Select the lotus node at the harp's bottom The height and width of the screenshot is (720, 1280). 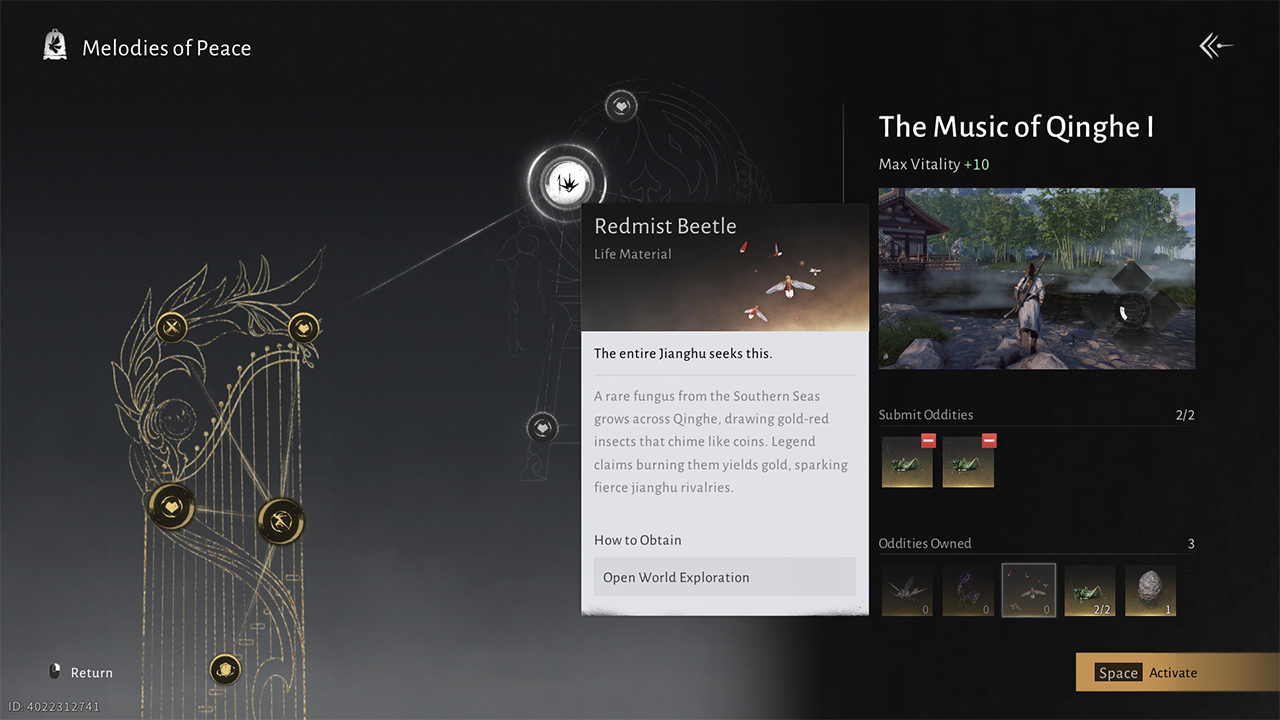pos(225,670)
